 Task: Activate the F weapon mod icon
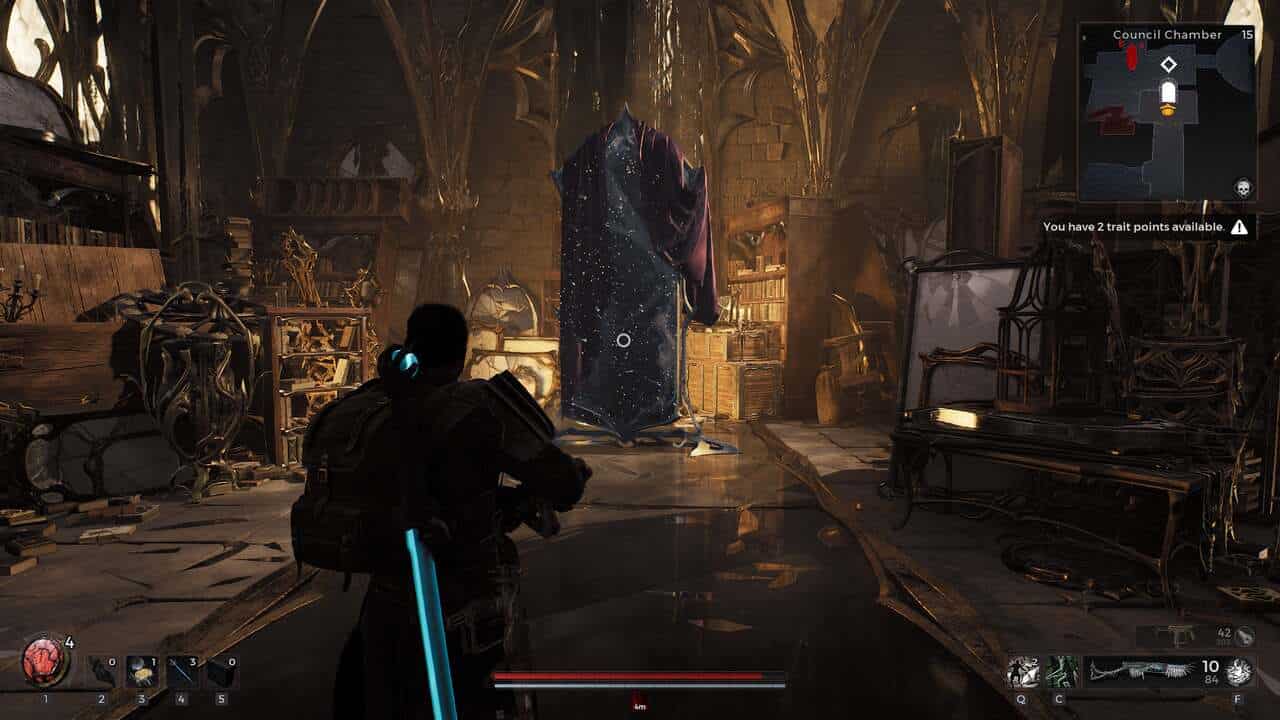[1239, 672]
